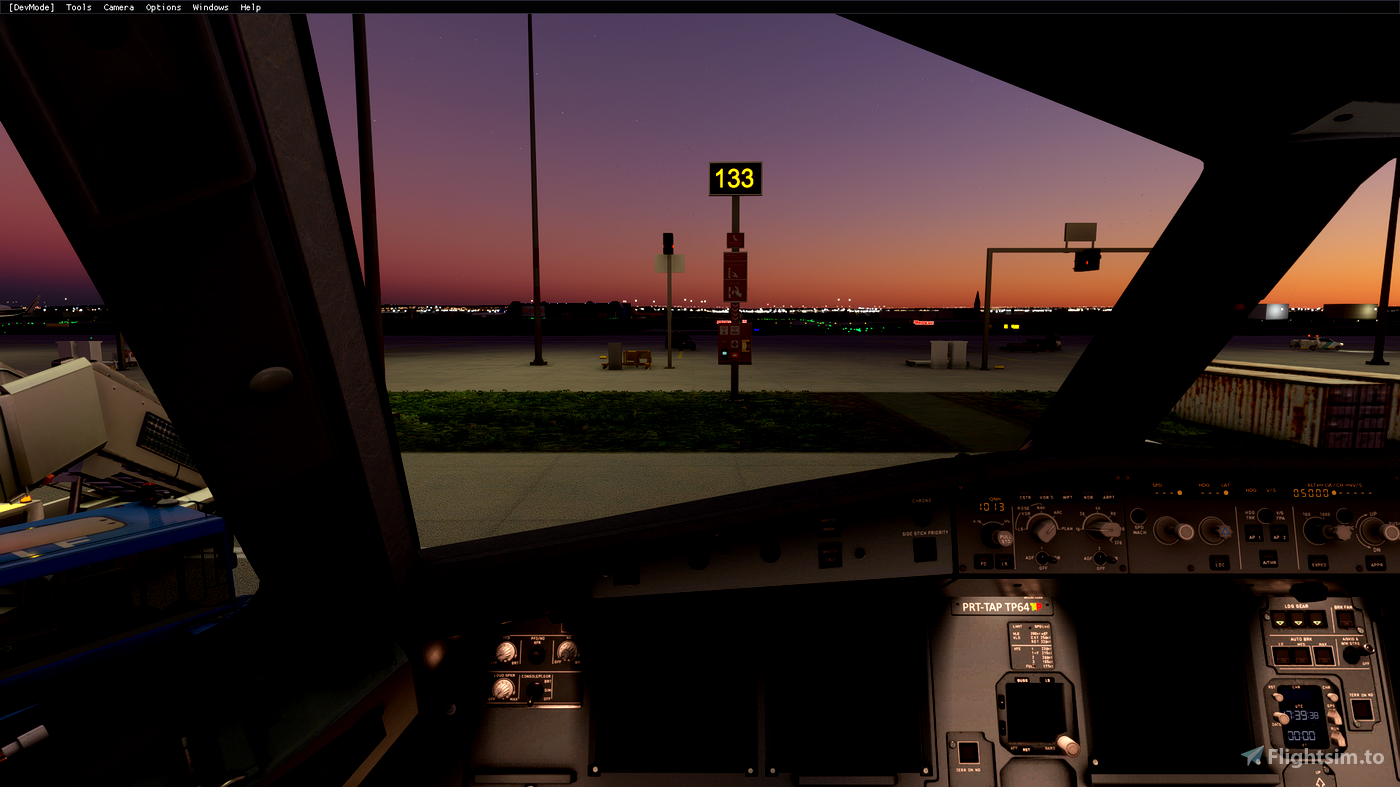Arm approach mode with the APPR button
This screenshot has height=787, width=1400.
(x=1376, y=564)
